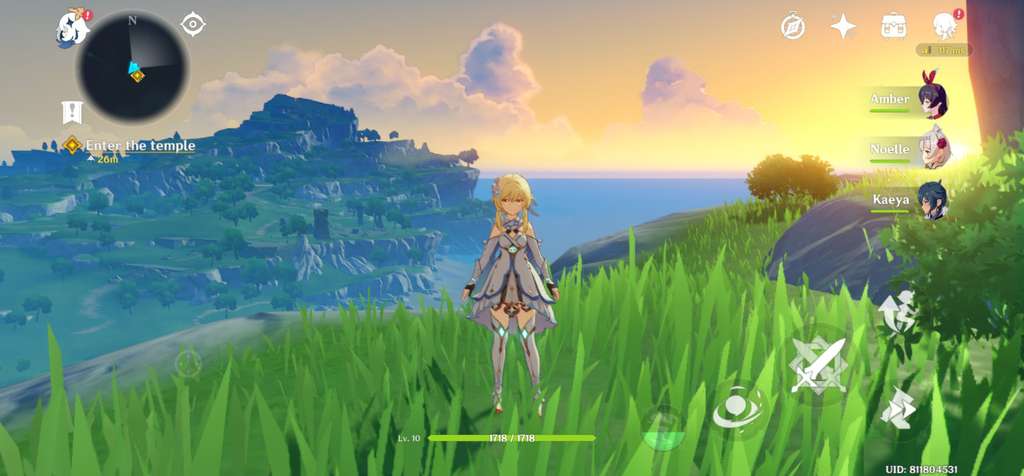Screen dimensions: 1024x476
Task: Open the four-pointed star Wish icon
Action: [x=843, y=26]
